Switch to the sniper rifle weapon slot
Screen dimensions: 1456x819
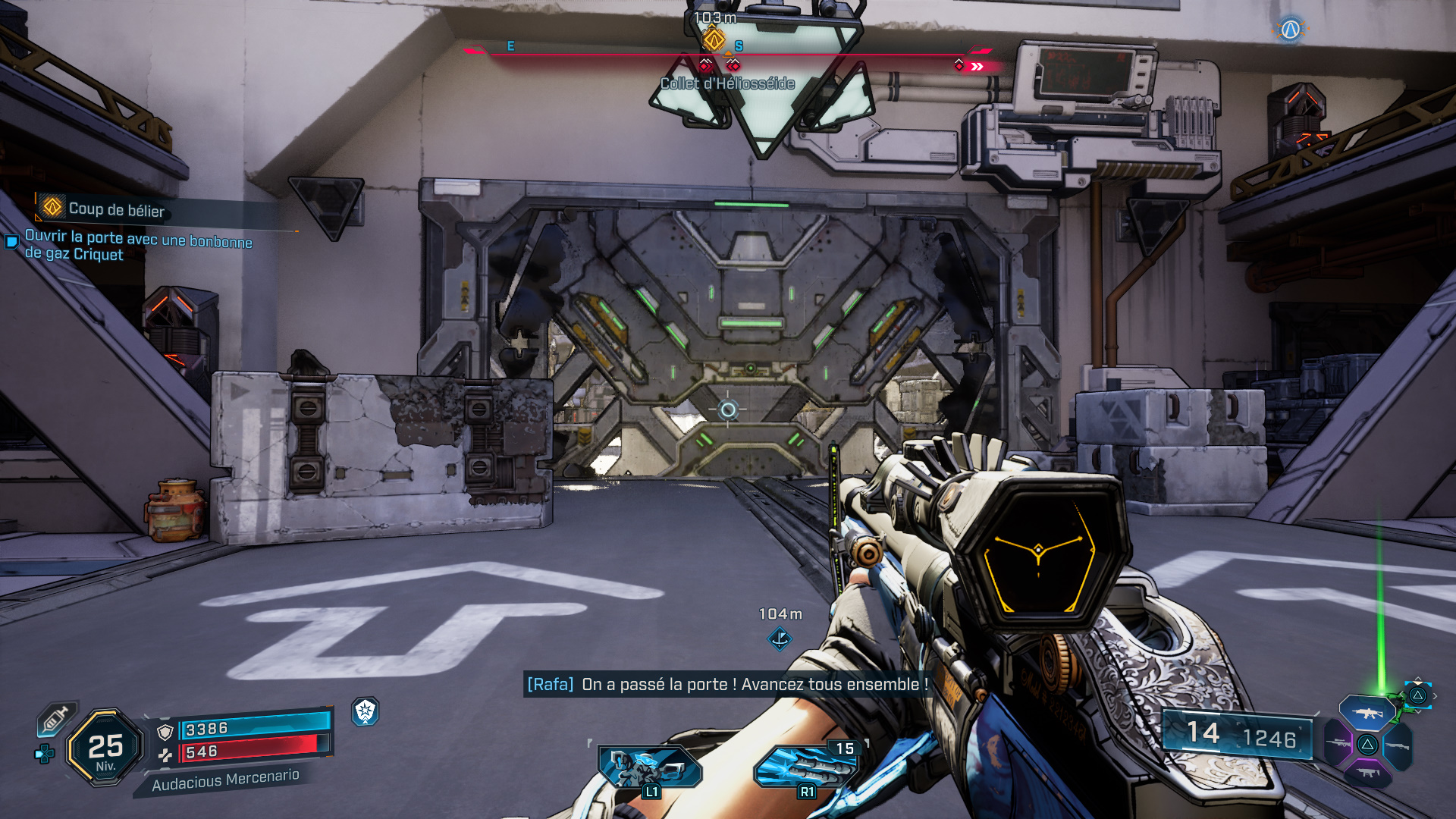coord(1338,744)
